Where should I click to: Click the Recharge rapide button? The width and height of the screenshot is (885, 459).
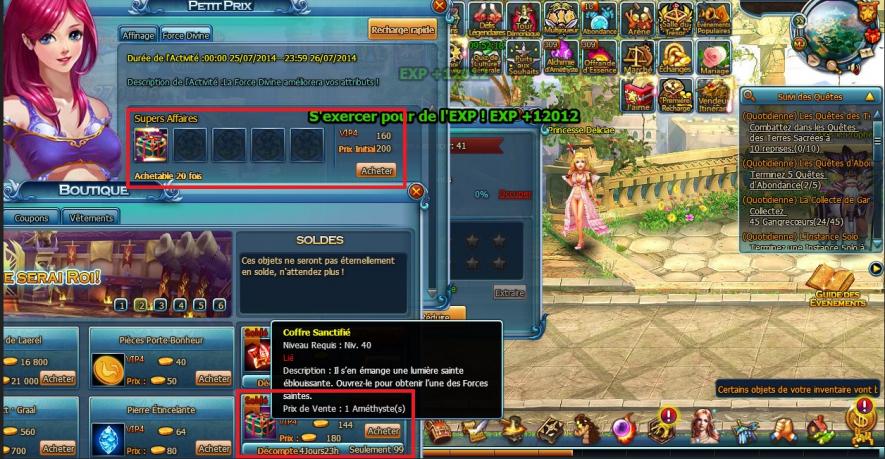click(x=402, y=30)
